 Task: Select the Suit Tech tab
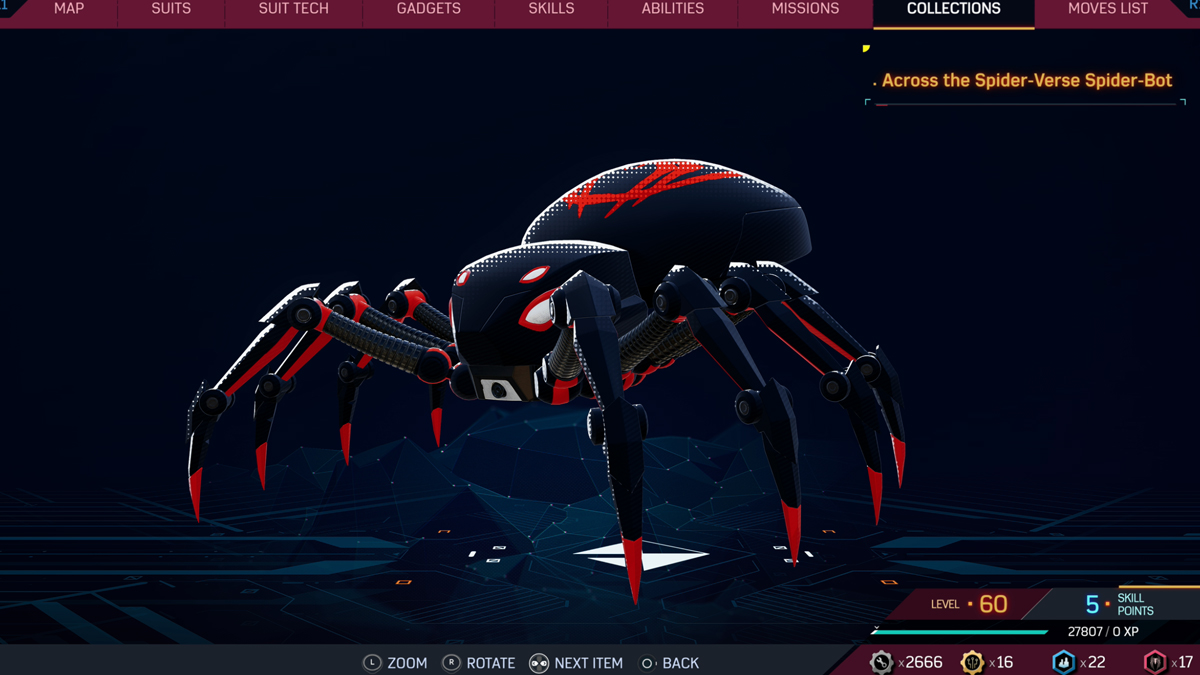293,9
